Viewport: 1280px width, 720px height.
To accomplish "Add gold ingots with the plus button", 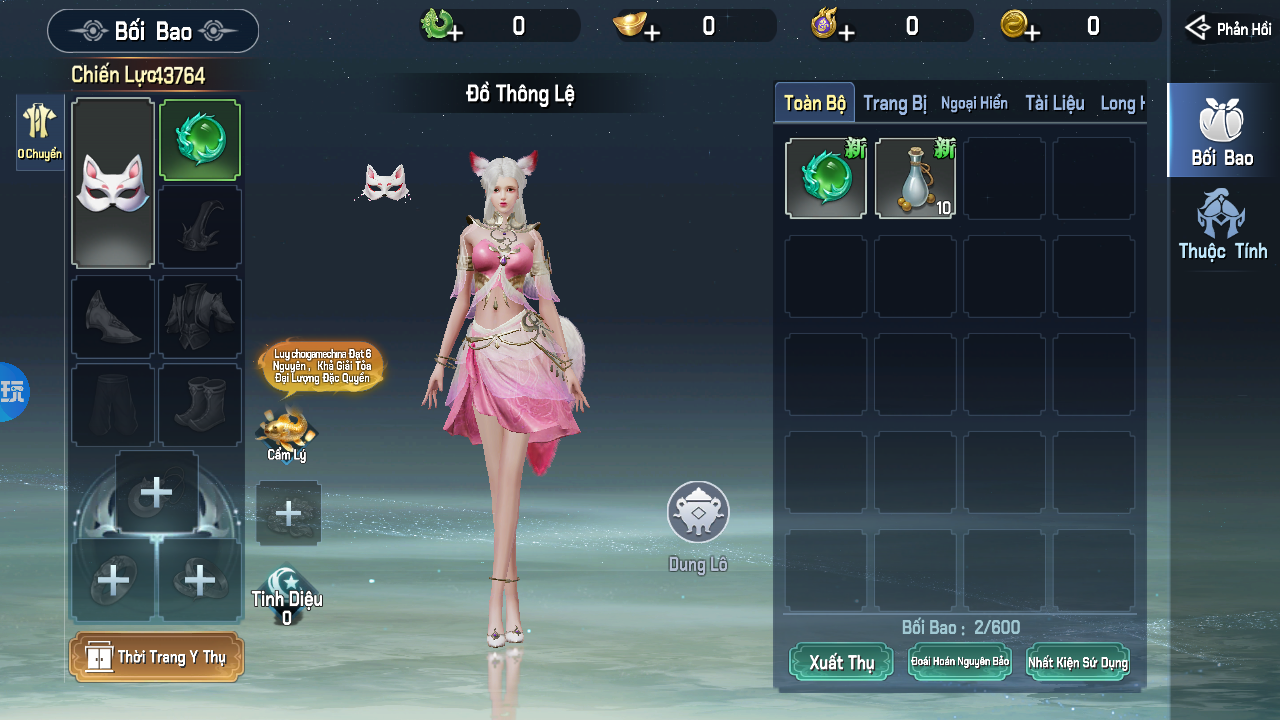I will (x=652, y=33).
